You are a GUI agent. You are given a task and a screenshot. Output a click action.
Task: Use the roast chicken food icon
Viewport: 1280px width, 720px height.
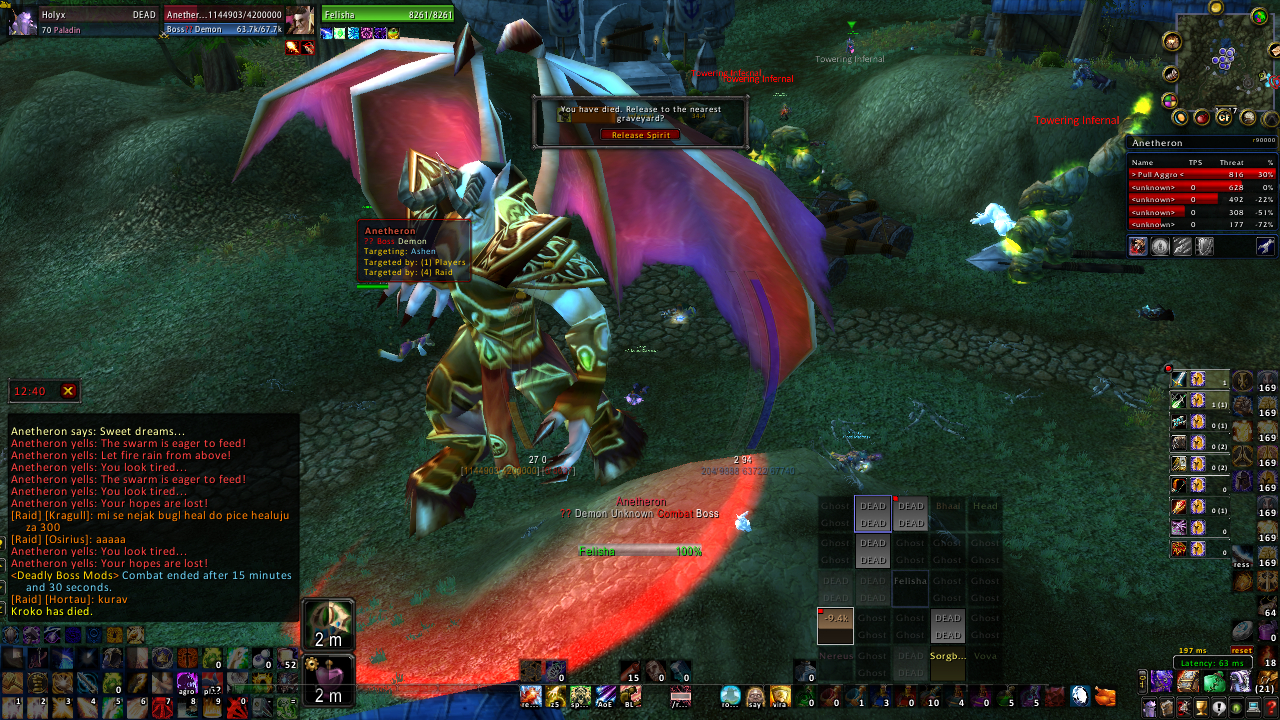tap(1104, 695)
